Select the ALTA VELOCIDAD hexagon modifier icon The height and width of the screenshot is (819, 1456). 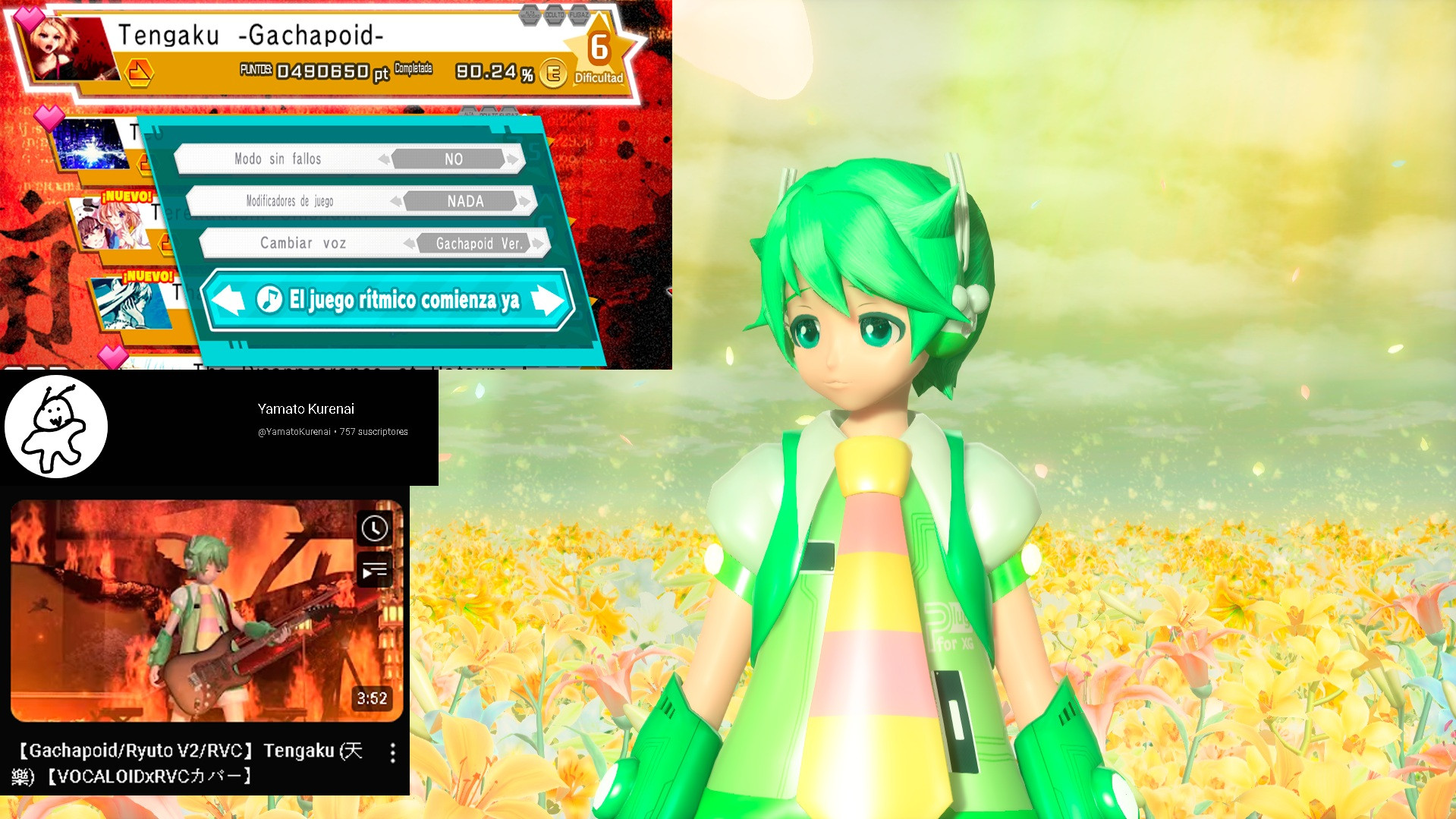[x=530, y=14]
